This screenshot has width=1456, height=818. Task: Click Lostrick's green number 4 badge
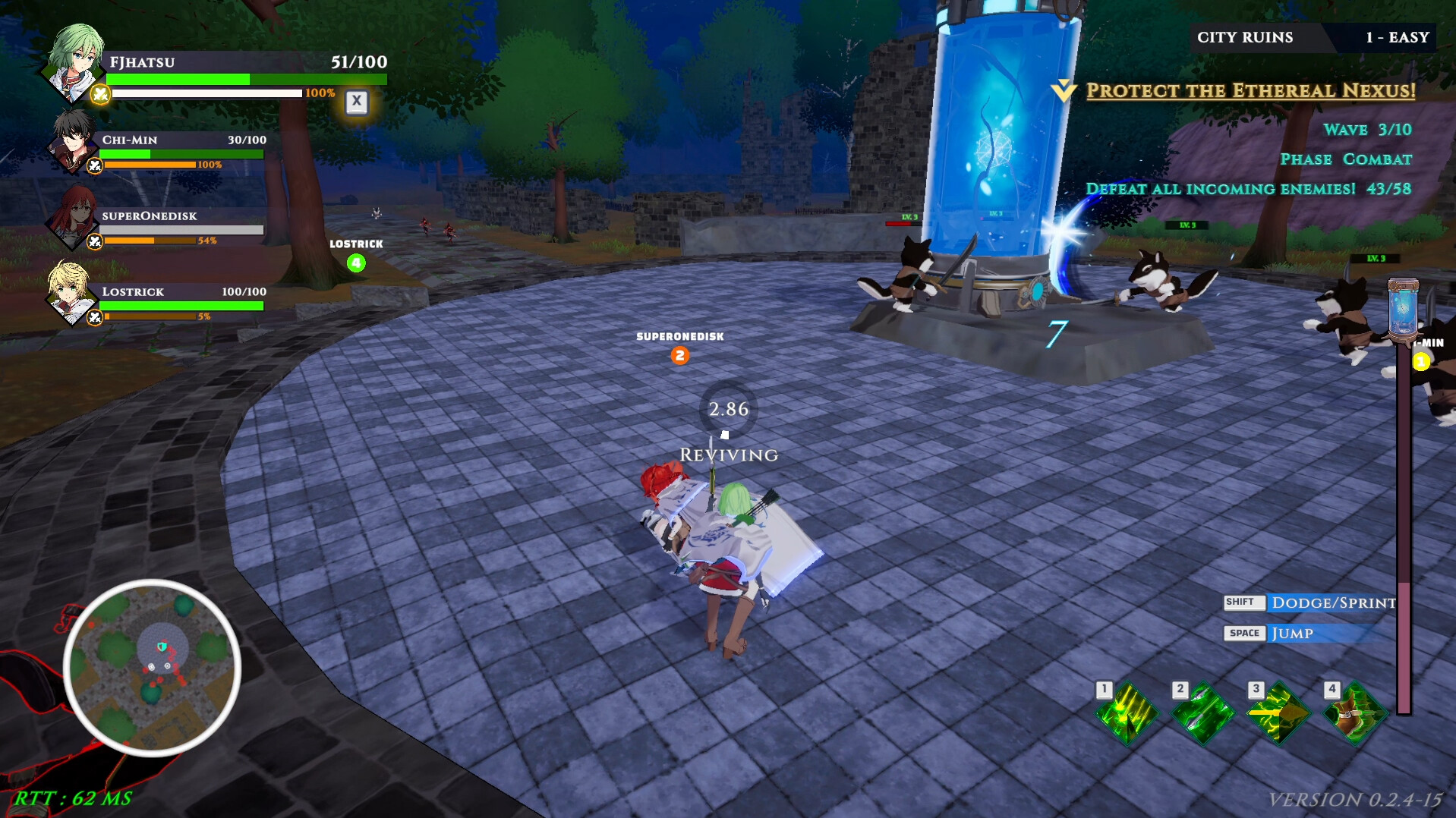coord(355,263)
